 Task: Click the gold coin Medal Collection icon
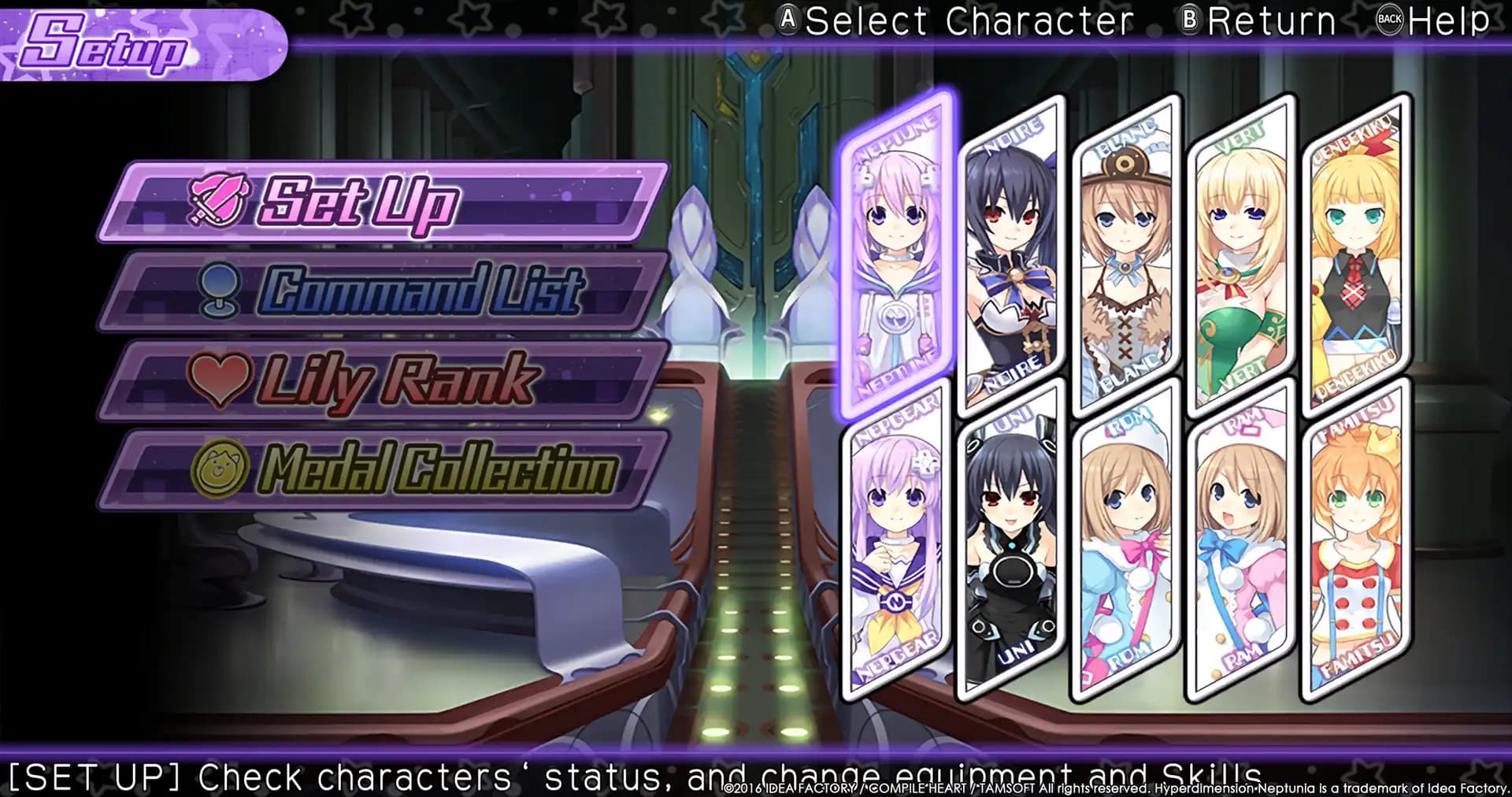click(221, 468)
